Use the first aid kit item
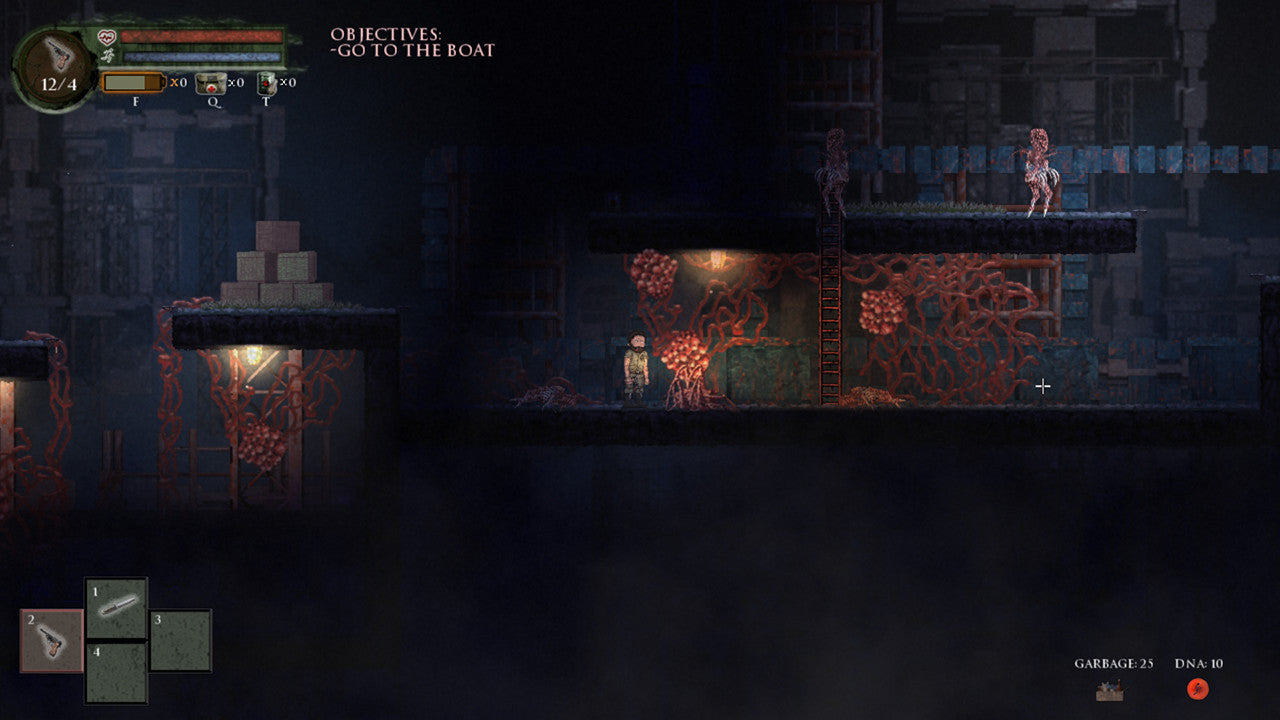This screenshot has width=1280, height=720. click(210, 83)
